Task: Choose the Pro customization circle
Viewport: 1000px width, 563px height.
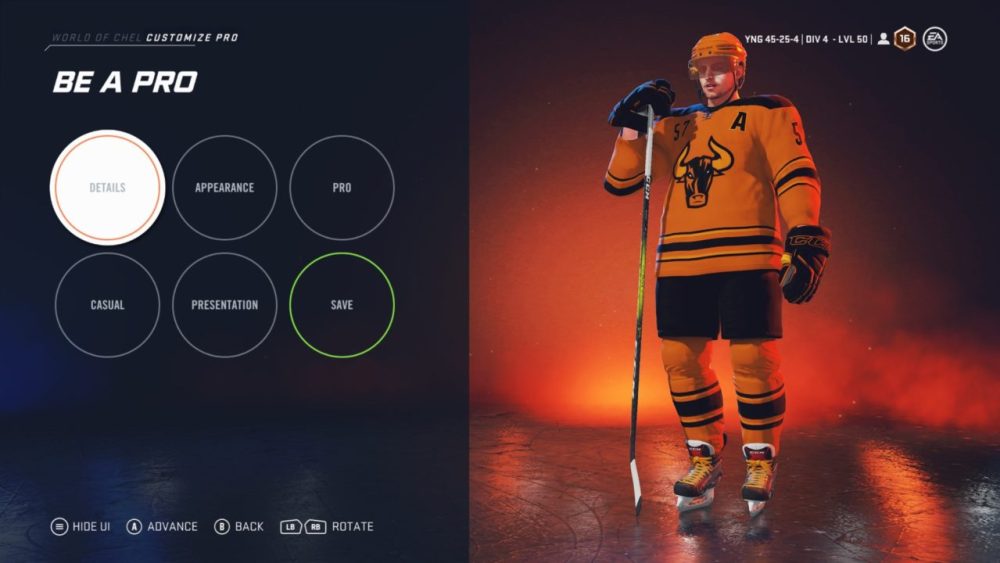Action: click(342, 188)
